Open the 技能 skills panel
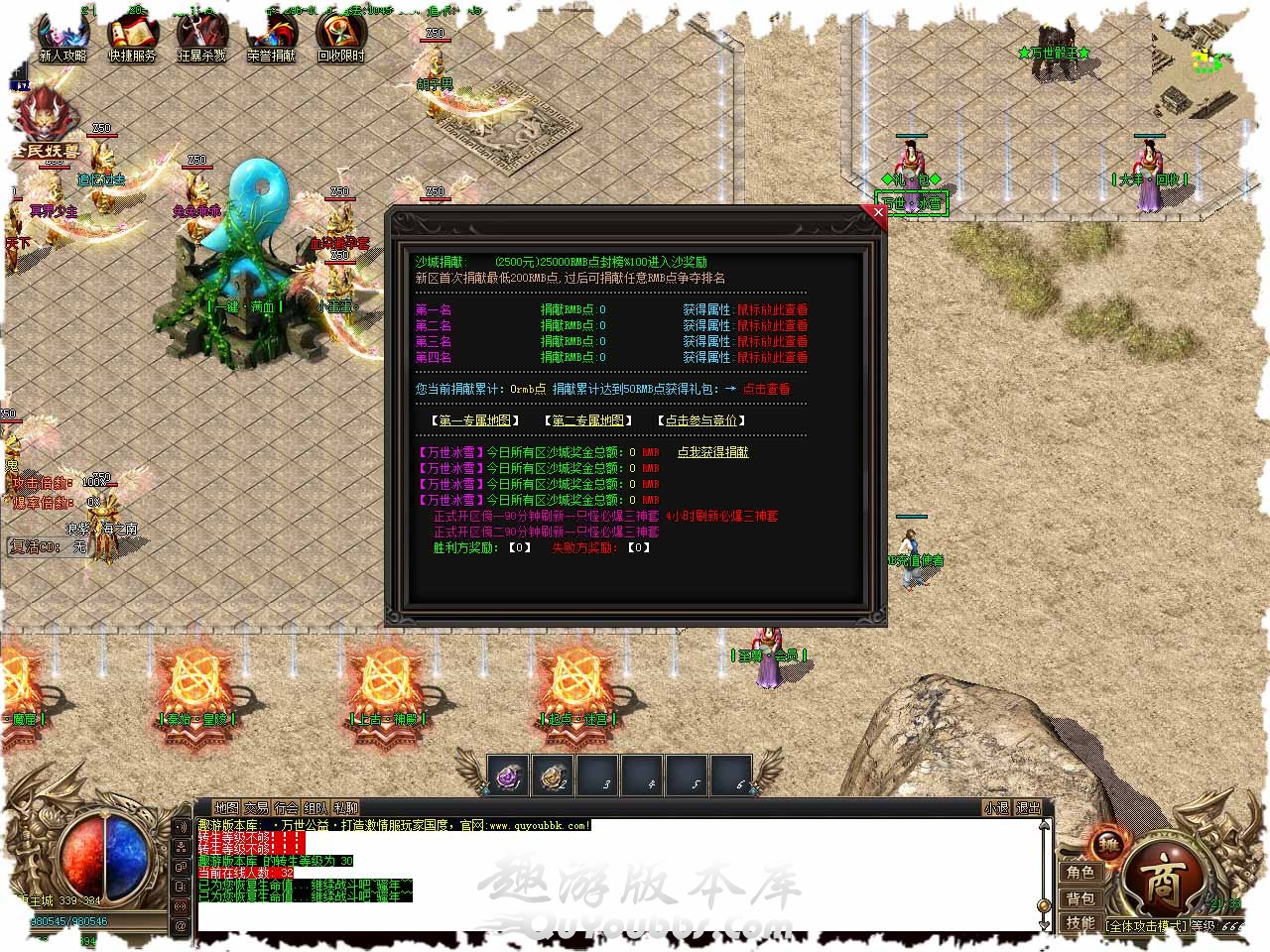The width and height of the screenshot is (1270, 952). click(x=1080, y=923)
